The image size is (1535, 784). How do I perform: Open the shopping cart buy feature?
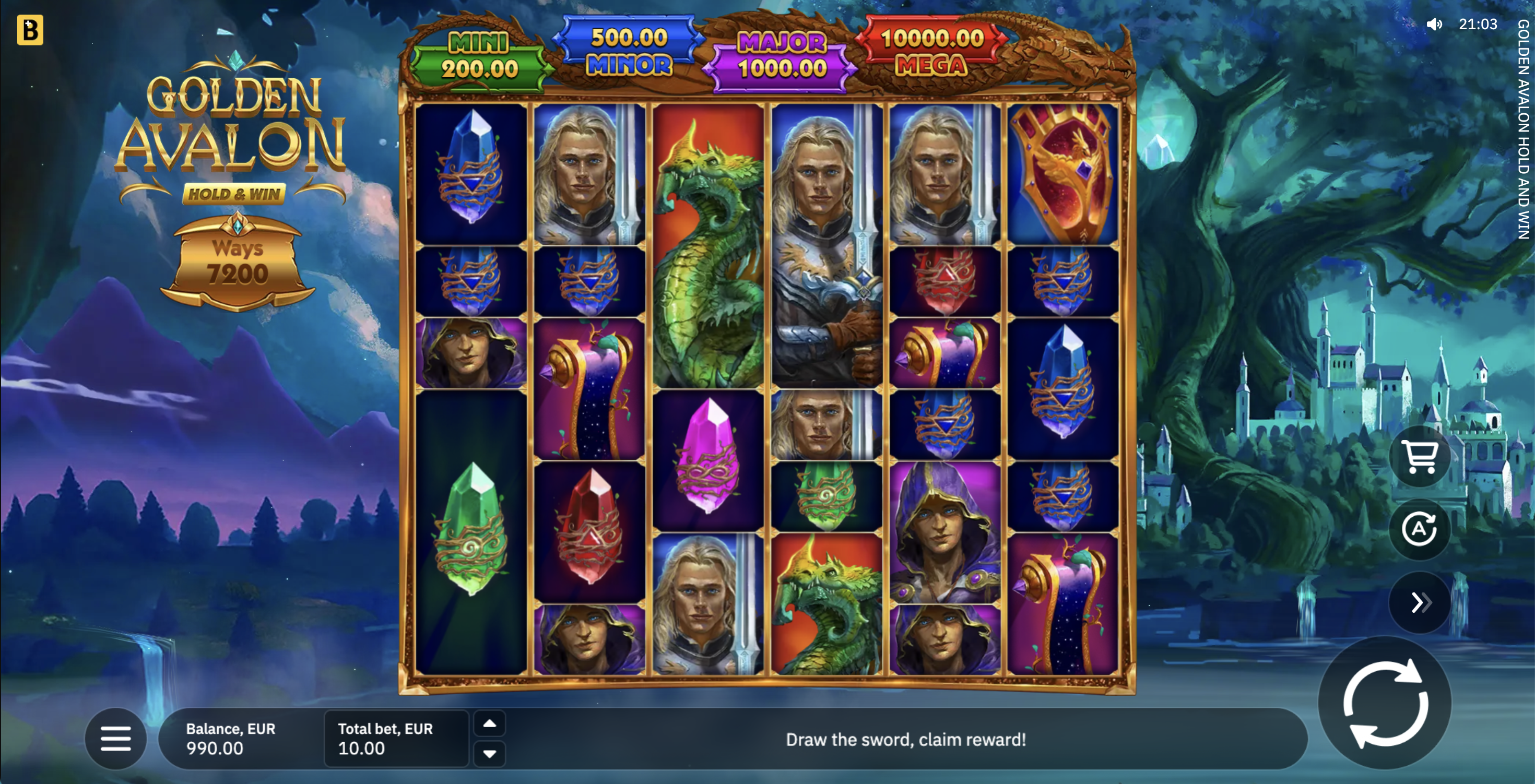(1420, 456)
